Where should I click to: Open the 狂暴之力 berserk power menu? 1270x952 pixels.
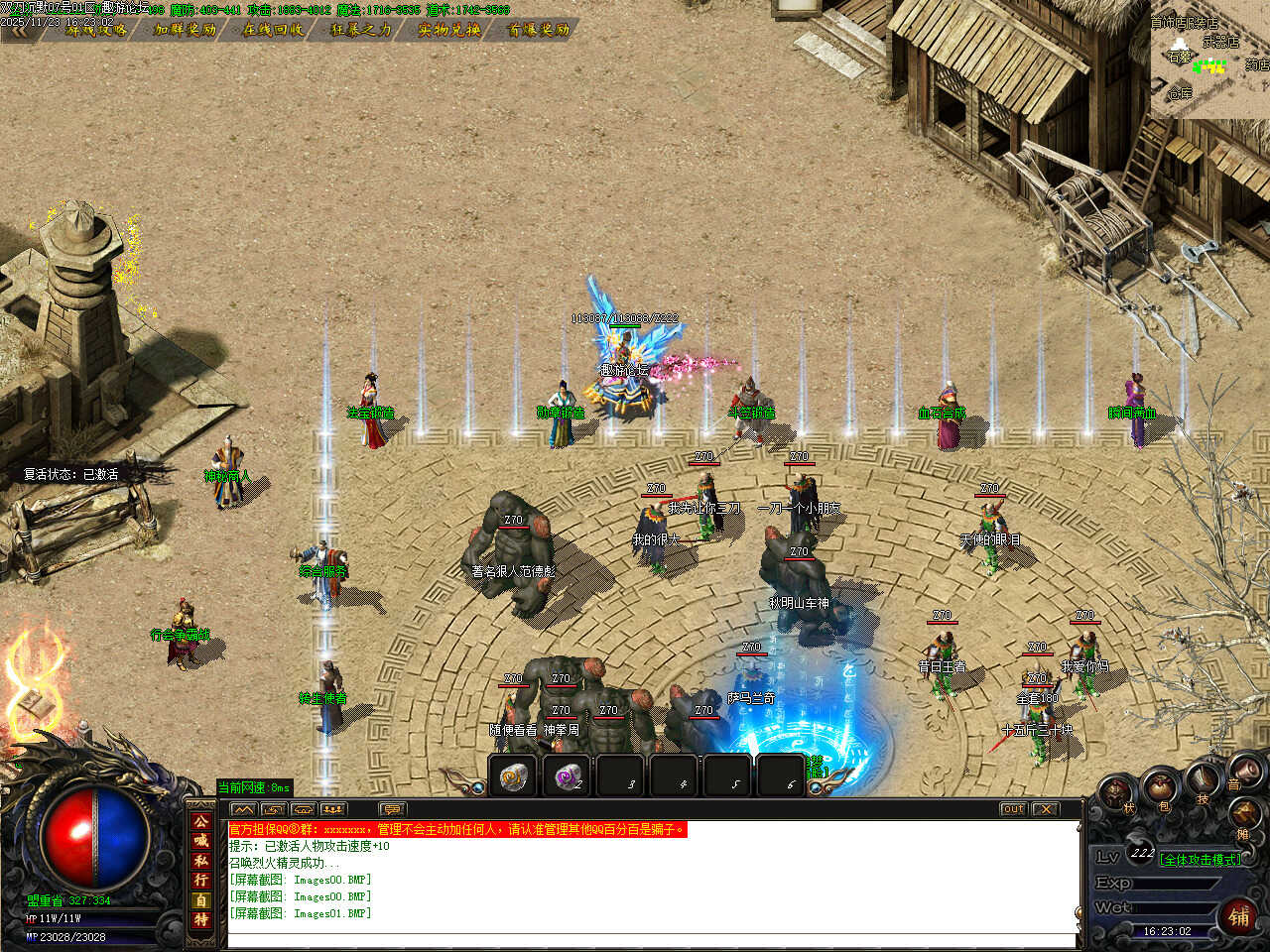[x=362, y=30]
